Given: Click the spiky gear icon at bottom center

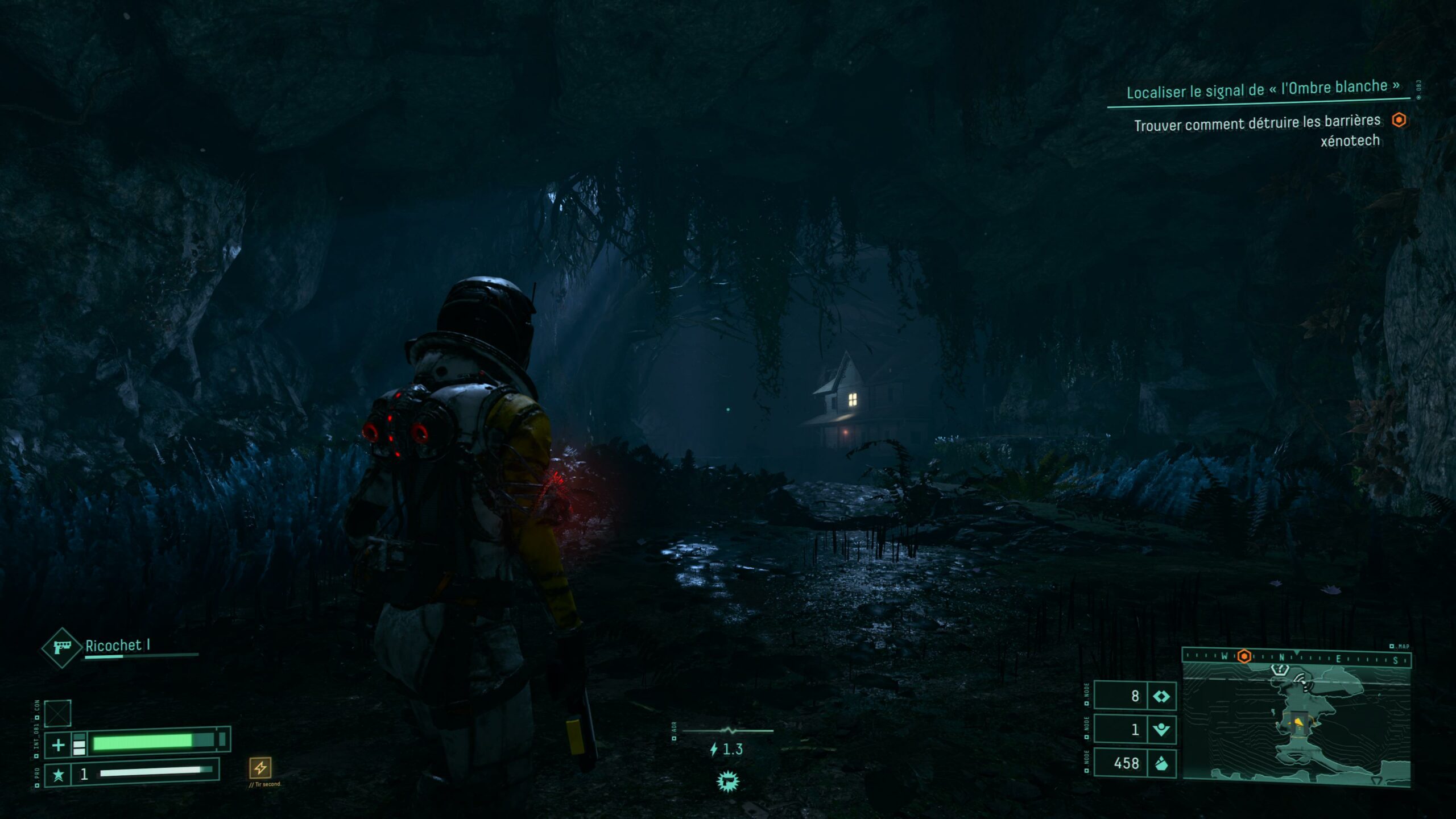Looking at the screenshot, I should [727, 781].
